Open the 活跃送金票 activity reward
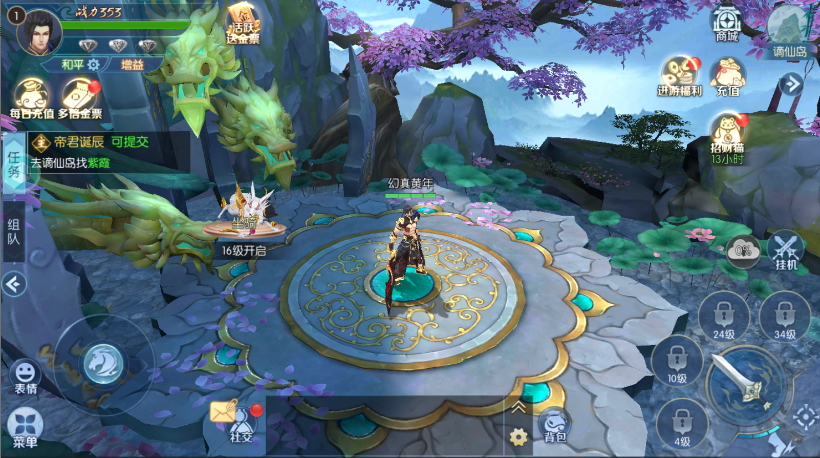The height and width of the screenshot is (458, 820). tap(241, 24)
